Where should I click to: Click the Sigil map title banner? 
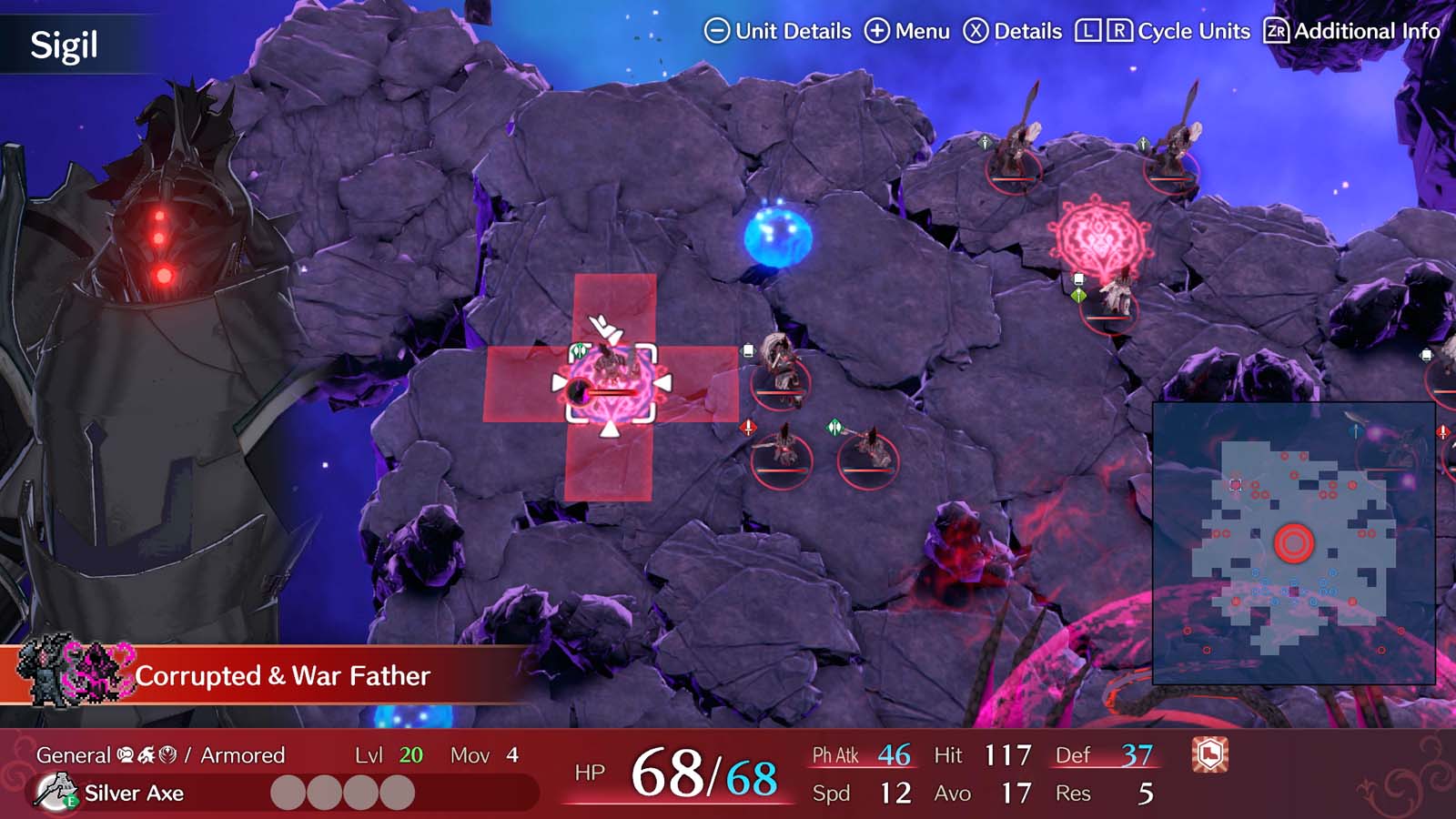(62, 41)
